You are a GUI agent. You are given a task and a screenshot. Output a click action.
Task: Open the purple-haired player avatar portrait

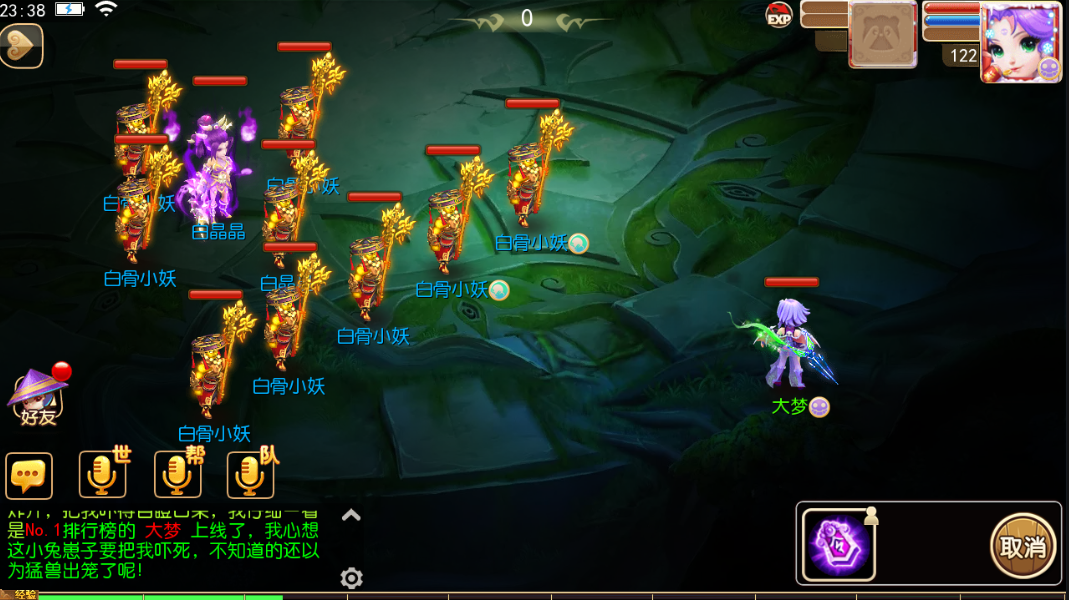pyautogui.click(x=1020, y=40)
